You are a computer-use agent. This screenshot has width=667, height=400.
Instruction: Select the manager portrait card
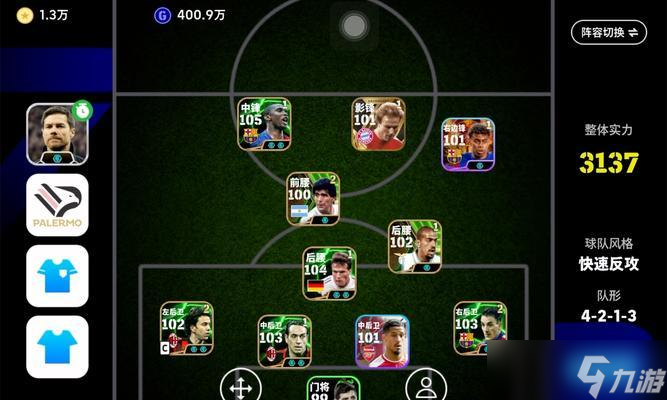pyautogui.click(x=57, y=133)
